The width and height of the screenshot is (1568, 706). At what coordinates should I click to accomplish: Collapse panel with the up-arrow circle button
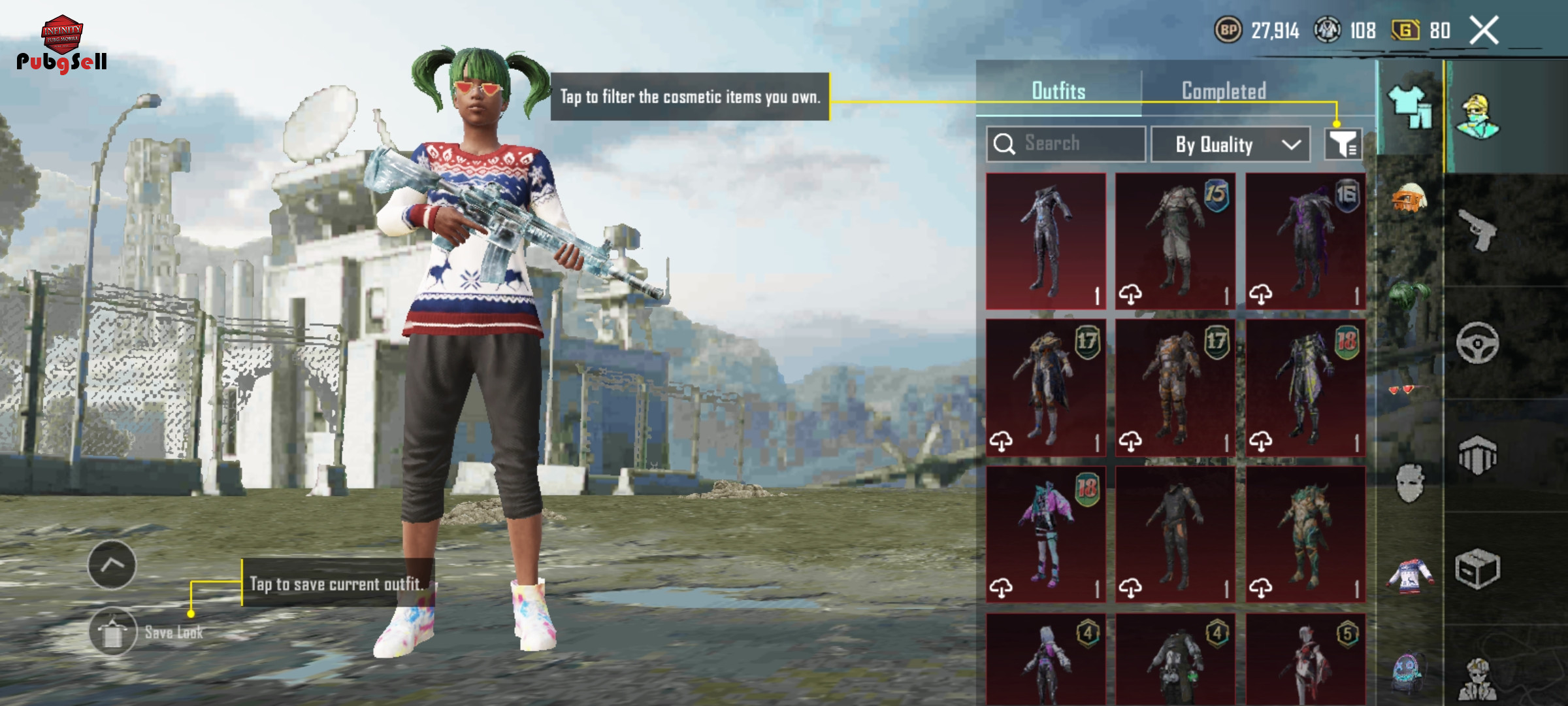(x=112, y=565)
